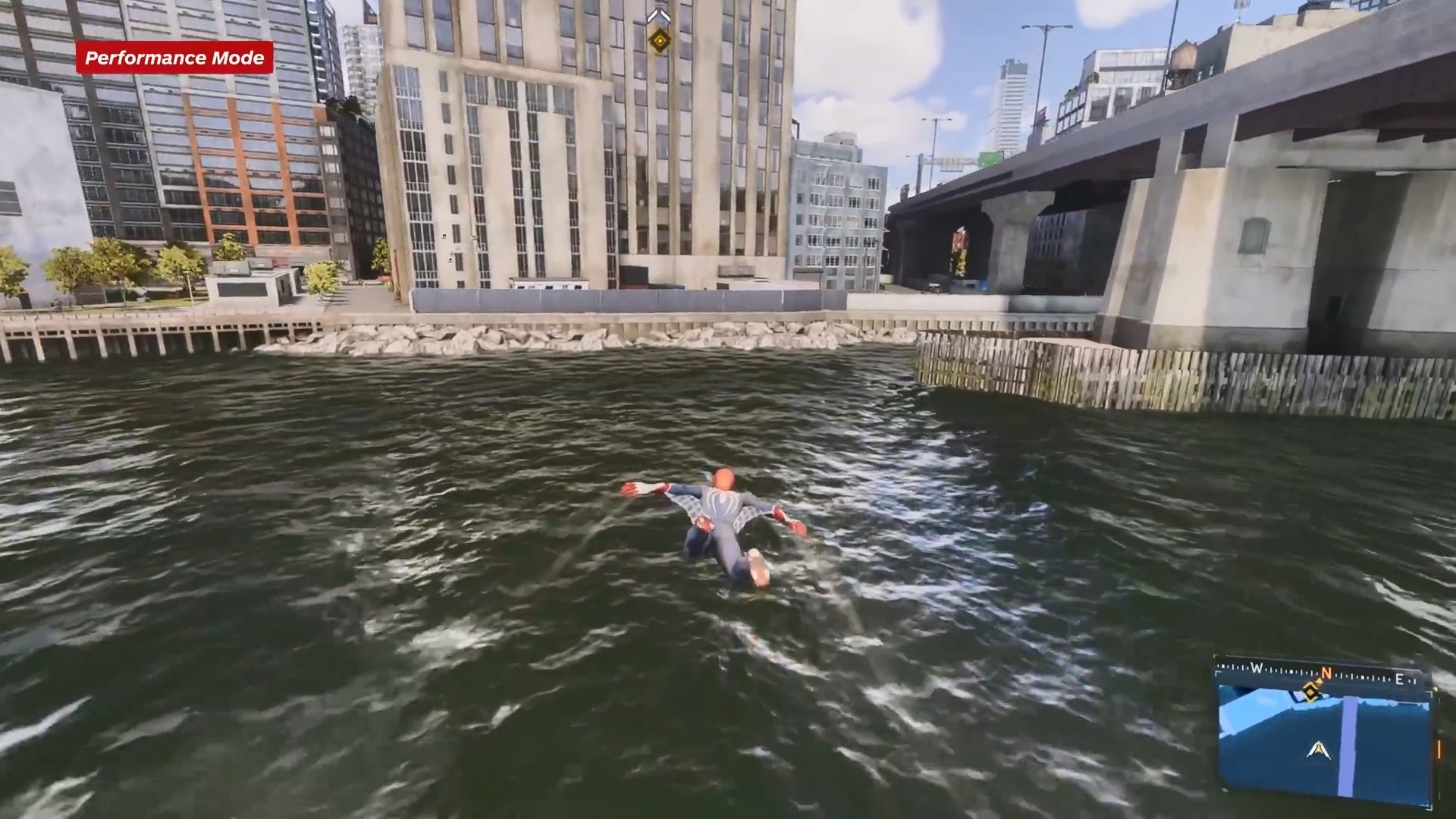Click the objective marker on the minimap compass
1456x819 pixels.
coord(1311,691)
